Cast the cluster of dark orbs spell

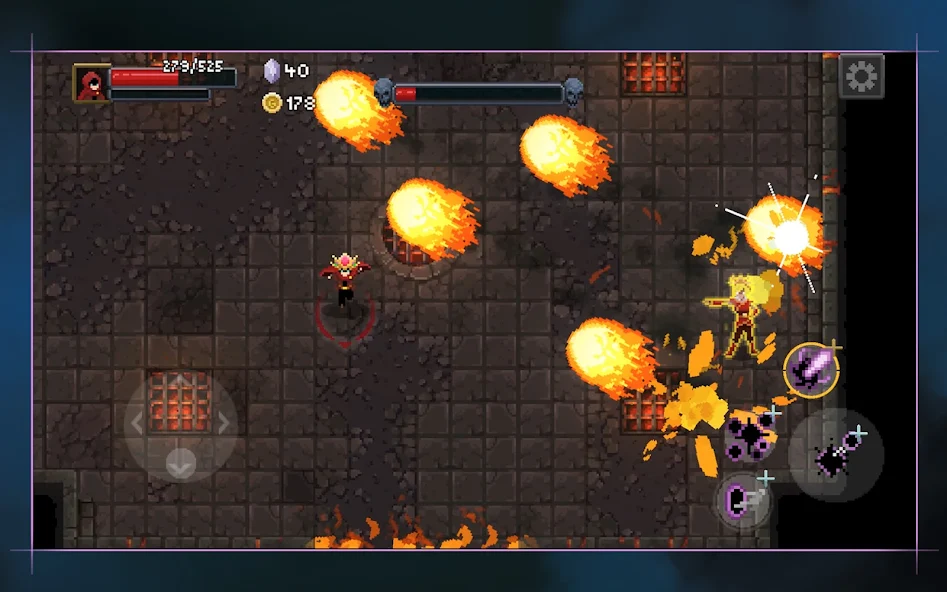(750, 435)
